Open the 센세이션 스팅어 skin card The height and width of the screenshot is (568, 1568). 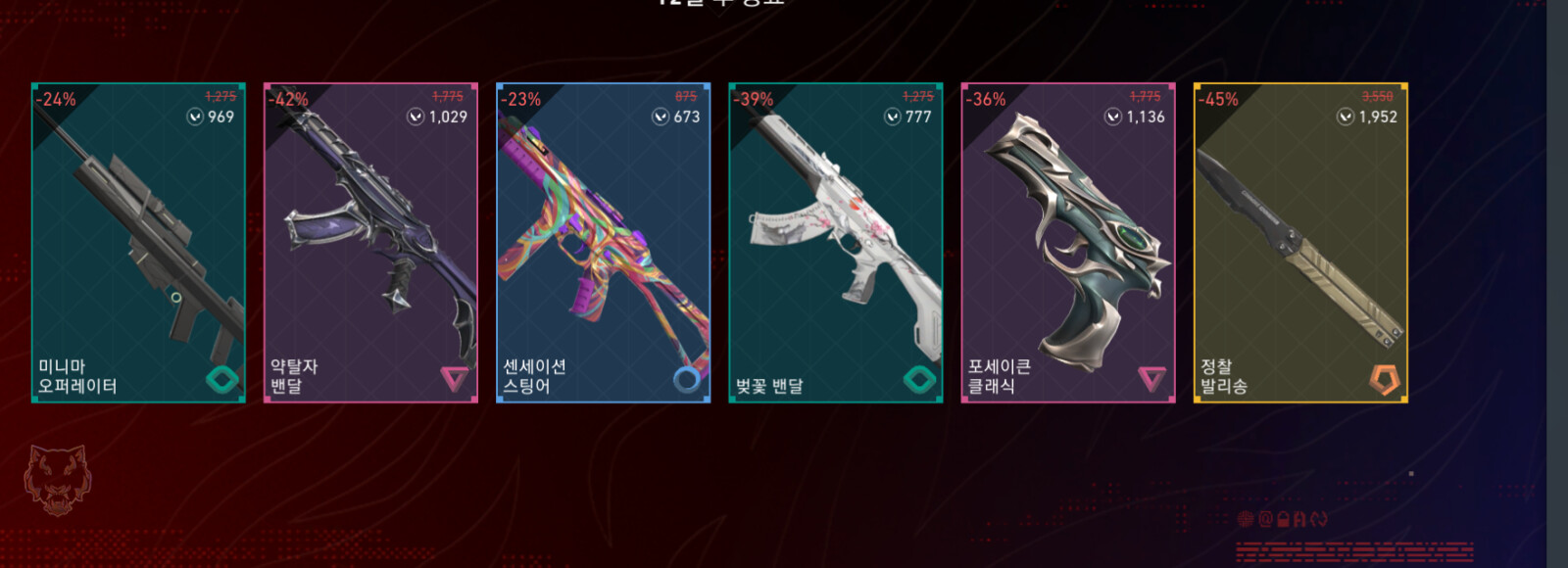click(603, 242)
